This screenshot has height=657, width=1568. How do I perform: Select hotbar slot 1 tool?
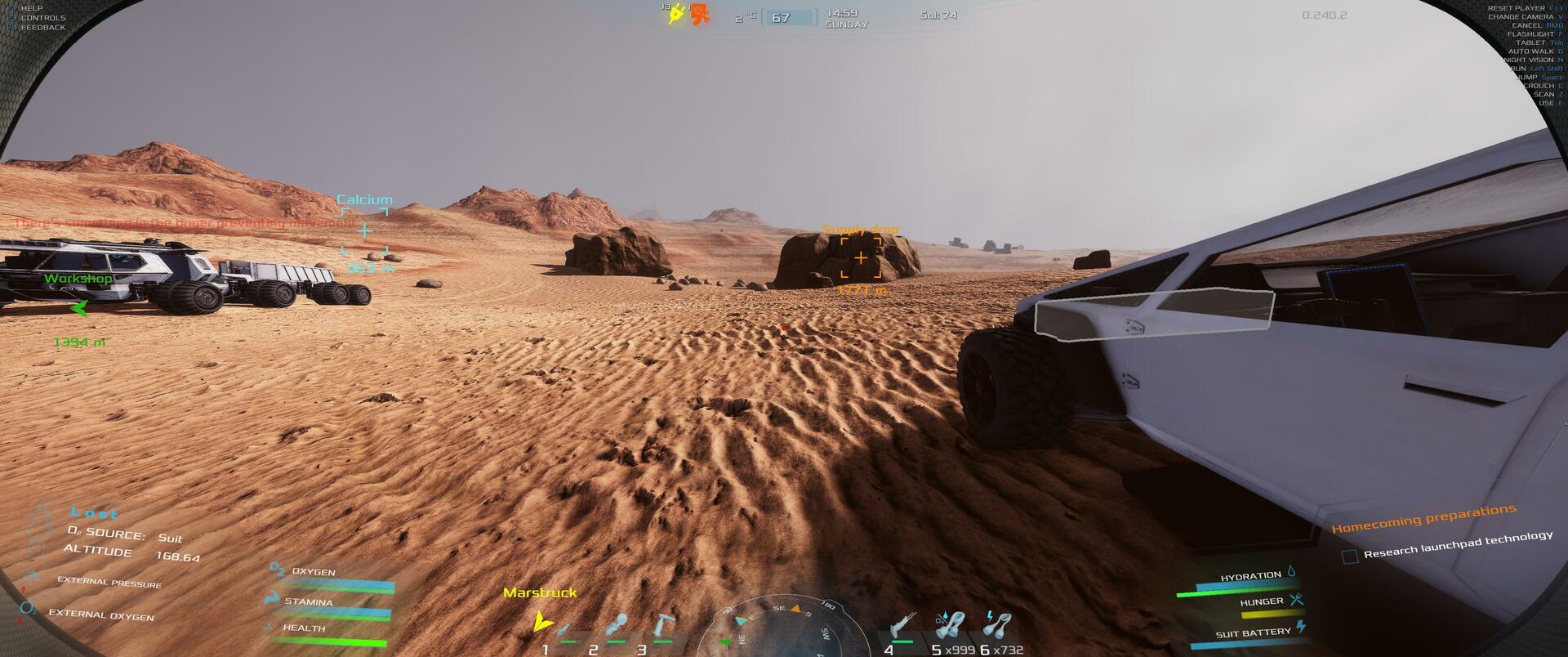[x=563, y=631]
